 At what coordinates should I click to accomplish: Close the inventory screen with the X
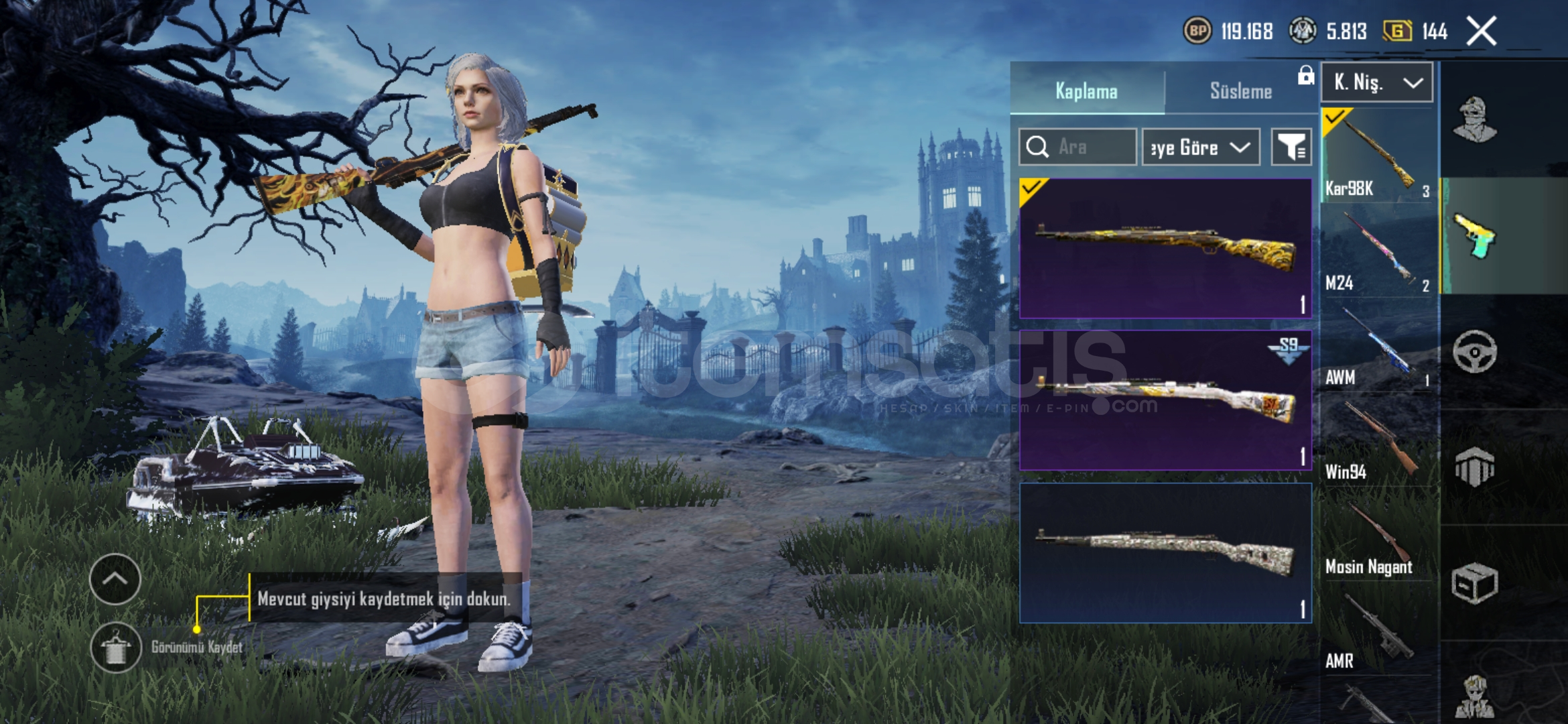pyautogui.click(x=1481, y=32)
